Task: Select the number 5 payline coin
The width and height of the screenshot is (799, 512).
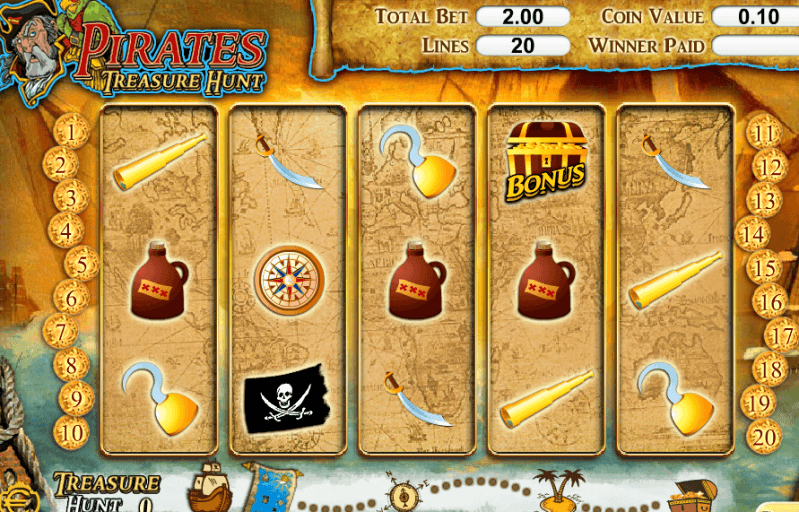Action: point(83,265)
